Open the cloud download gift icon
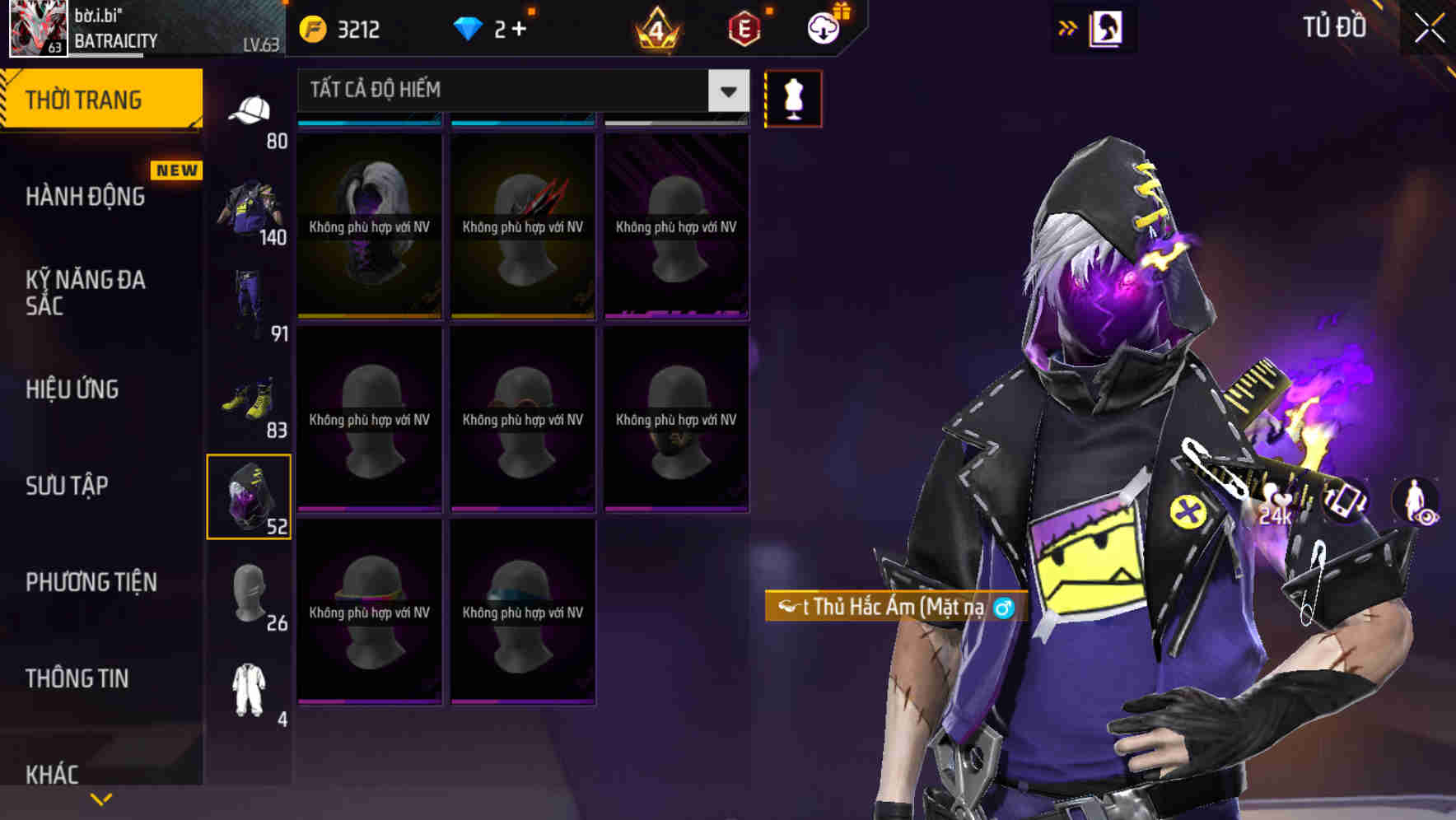1456x820 pixels. 823,27
